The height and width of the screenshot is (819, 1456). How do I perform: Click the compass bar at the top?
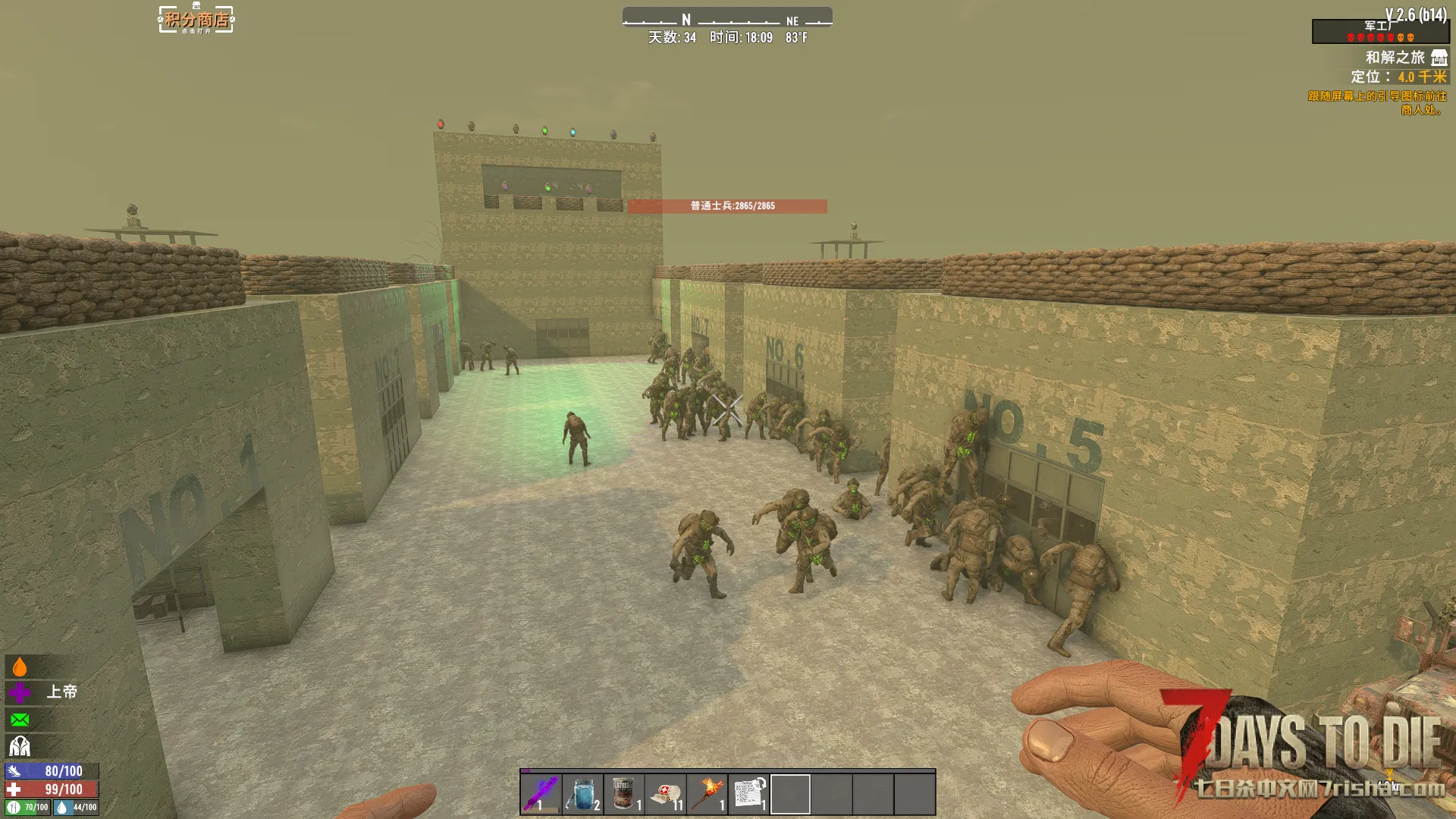pos(727,18)
